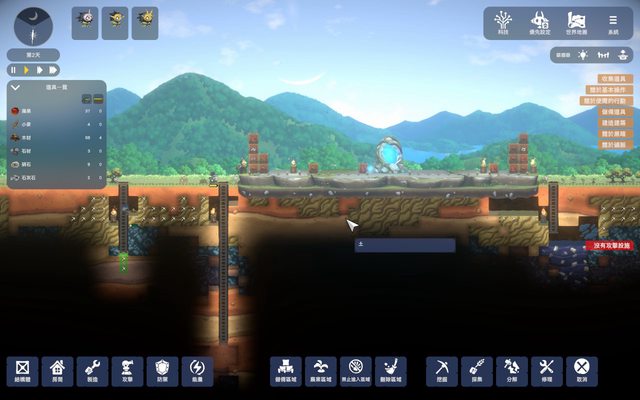Screen dimensions: 640x400
Task: Open the 收集道具 quest hint
Action: point(613,78)
